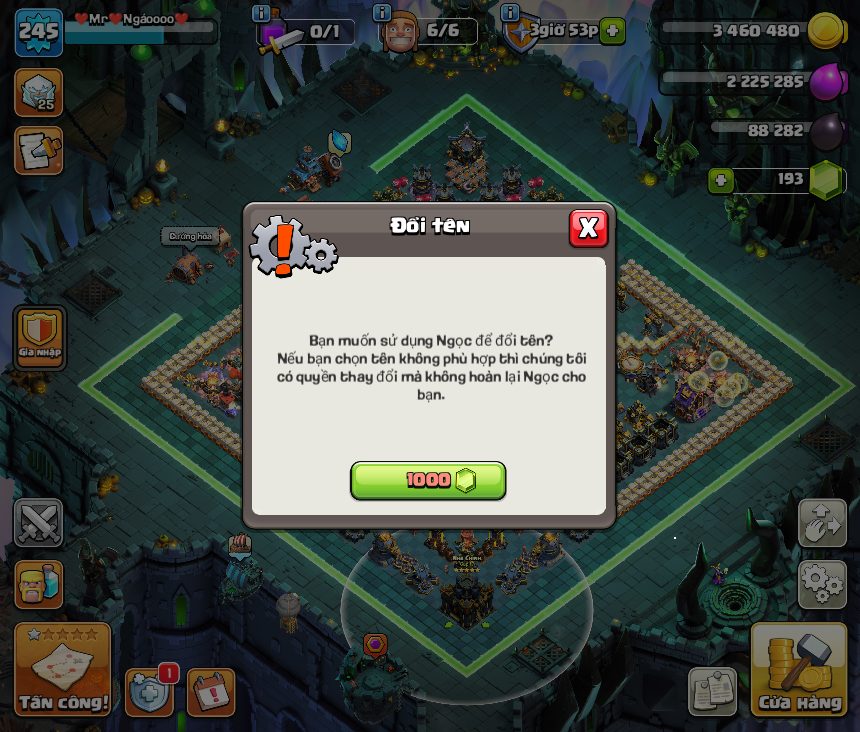This screenshot has height=732, width=860.
Task: Show info above the 0/1 sword counter
Action: click(261, 12)
